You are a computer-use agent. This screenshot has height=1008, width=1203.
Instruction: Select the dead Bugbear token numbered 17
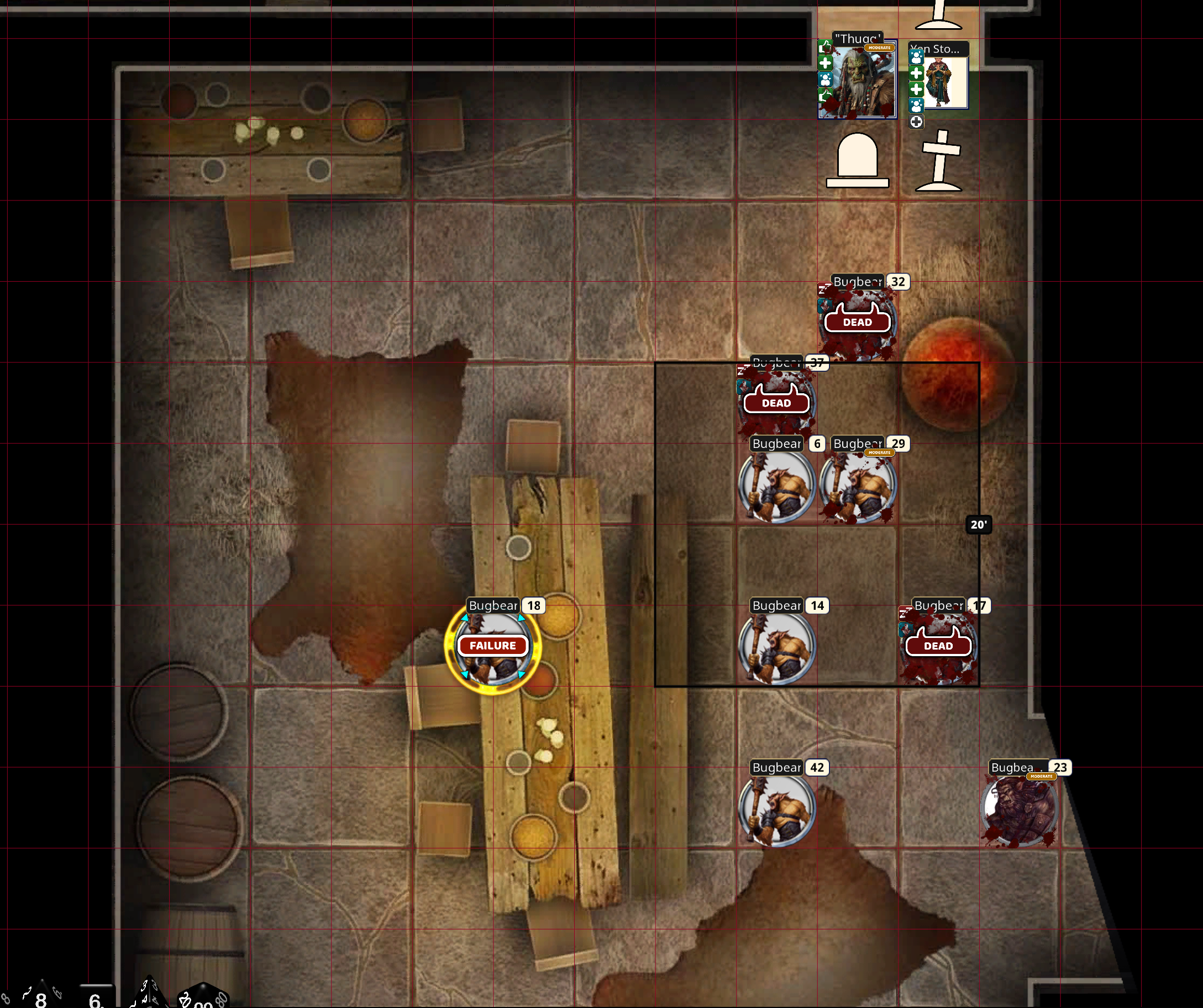pos(938,647)
